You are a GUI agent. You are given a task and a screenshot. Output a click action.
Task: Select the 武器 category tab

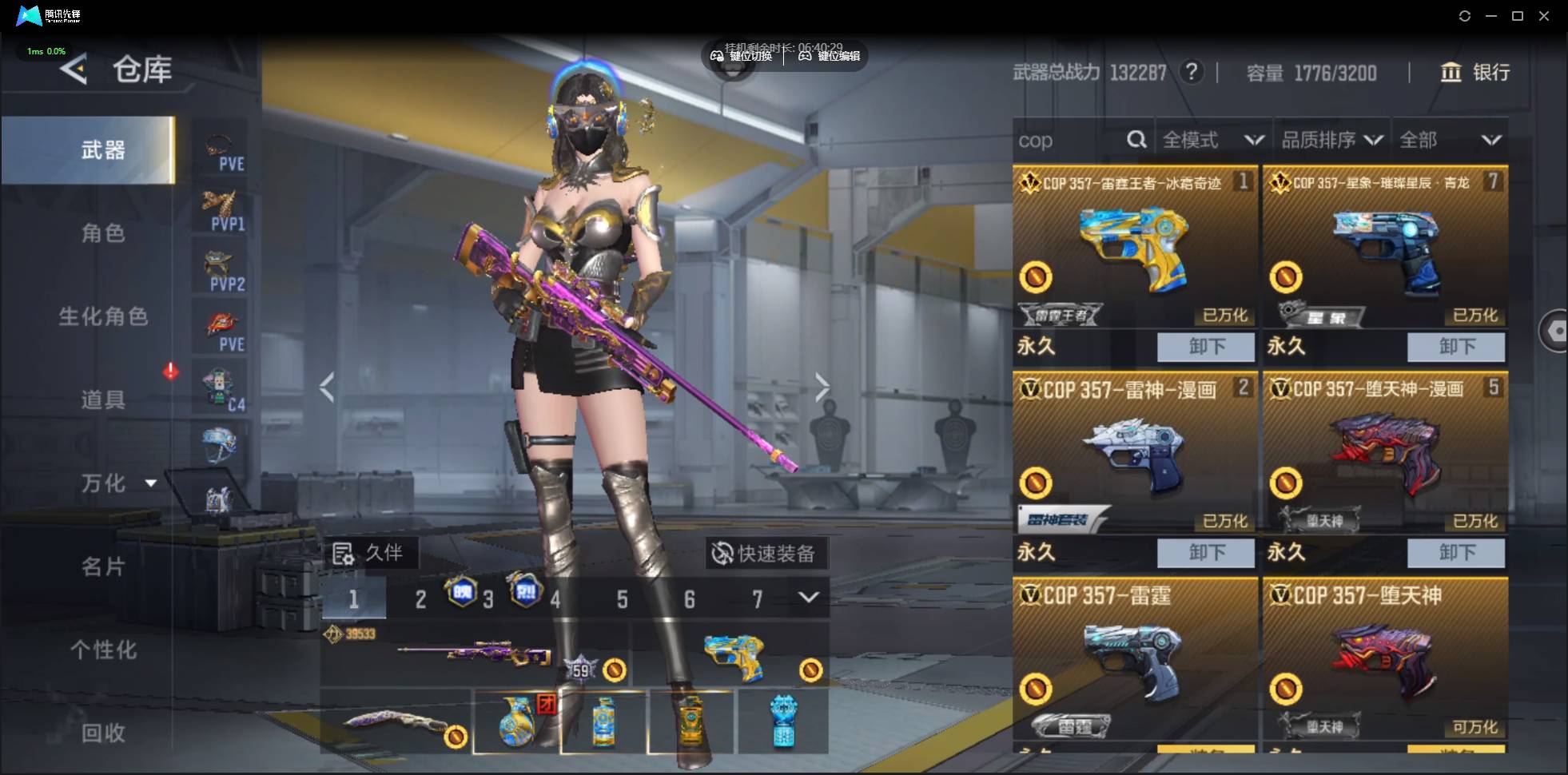102,150
